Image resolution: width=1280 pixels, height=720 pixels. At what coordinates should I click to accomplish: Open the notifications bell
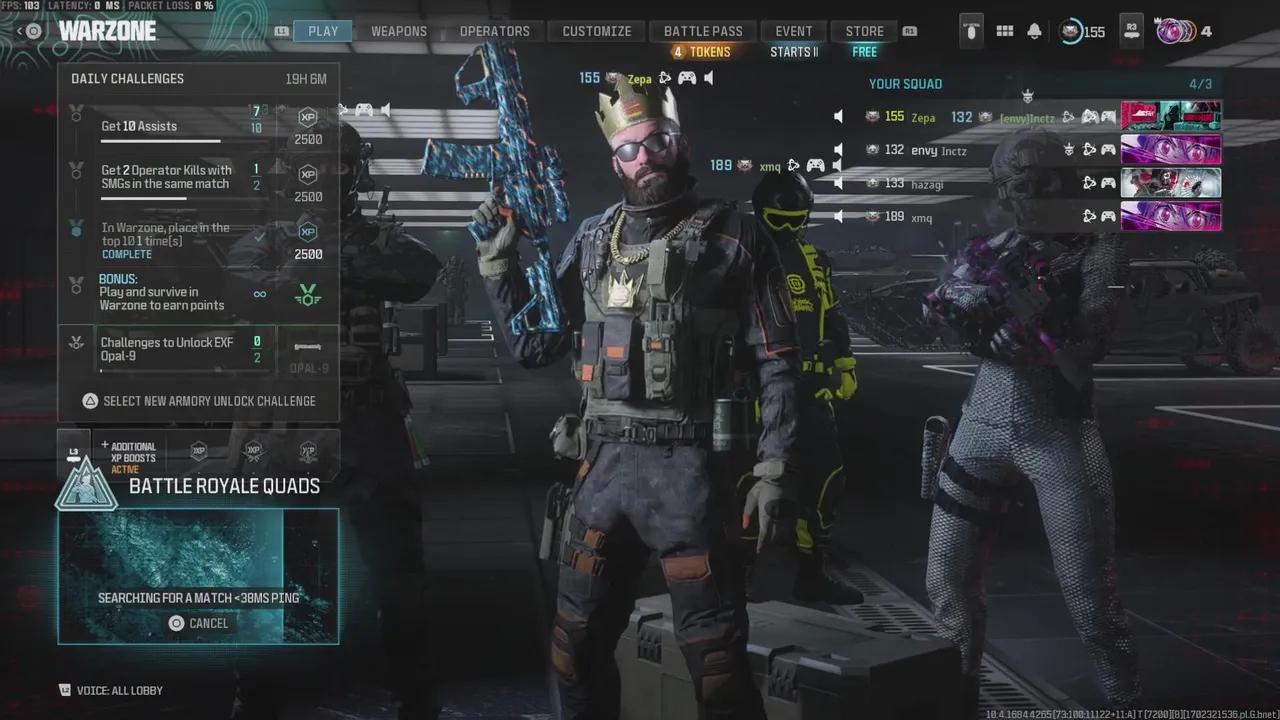pos(1035,31)
